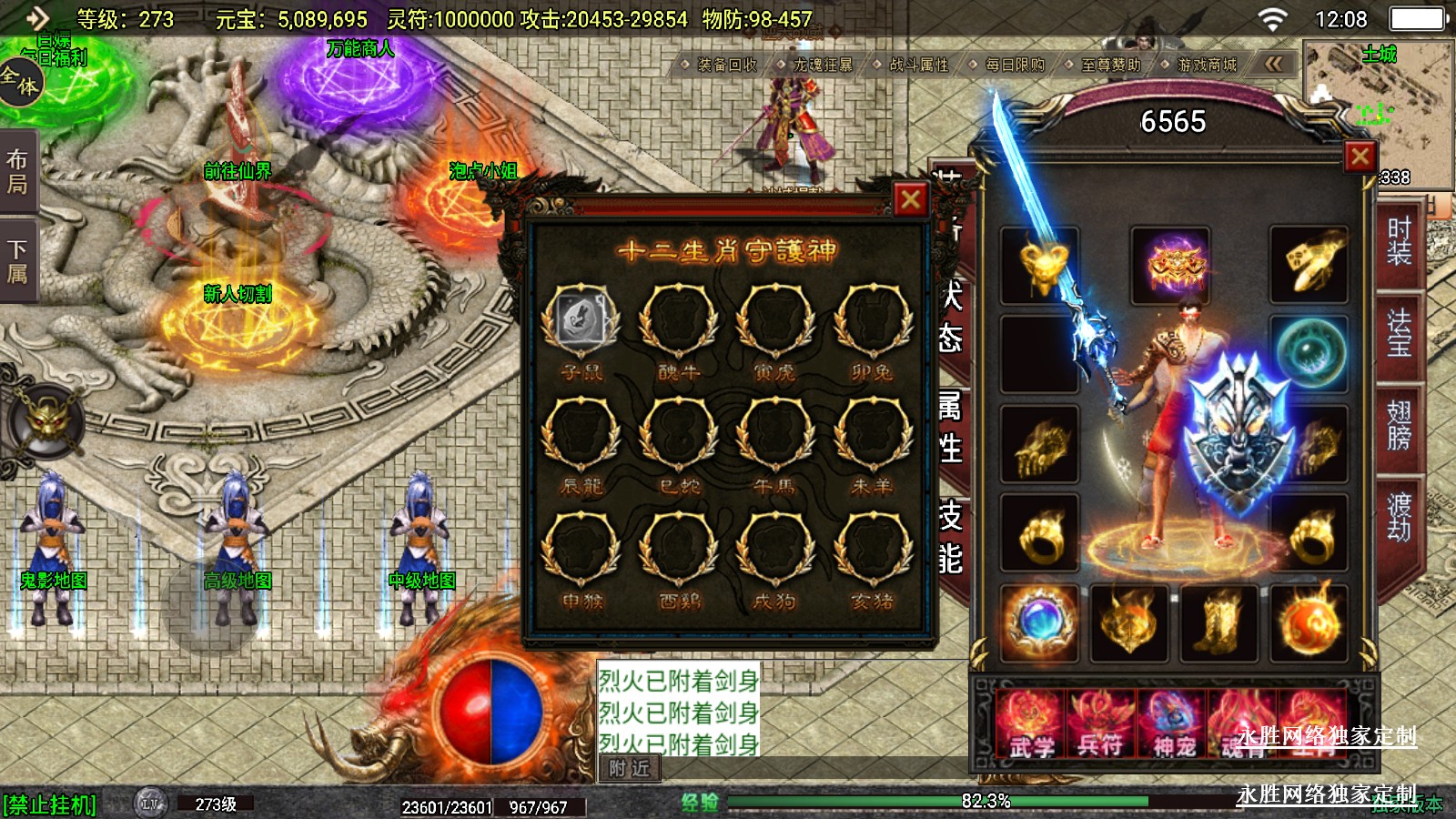Viewport: 1456px width, 819px height.
Task: Show the 战斗属性 menu entry
Action: coord(917,65)
